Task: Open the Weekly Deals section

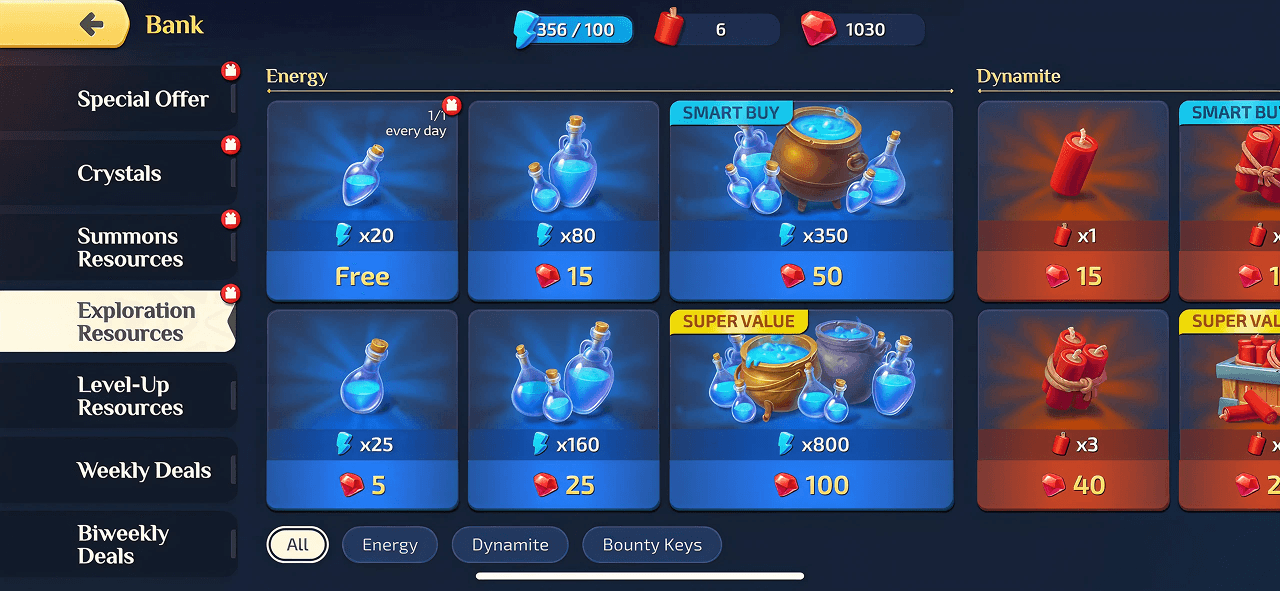Action: pyautogui.click(x=143, y=470)
